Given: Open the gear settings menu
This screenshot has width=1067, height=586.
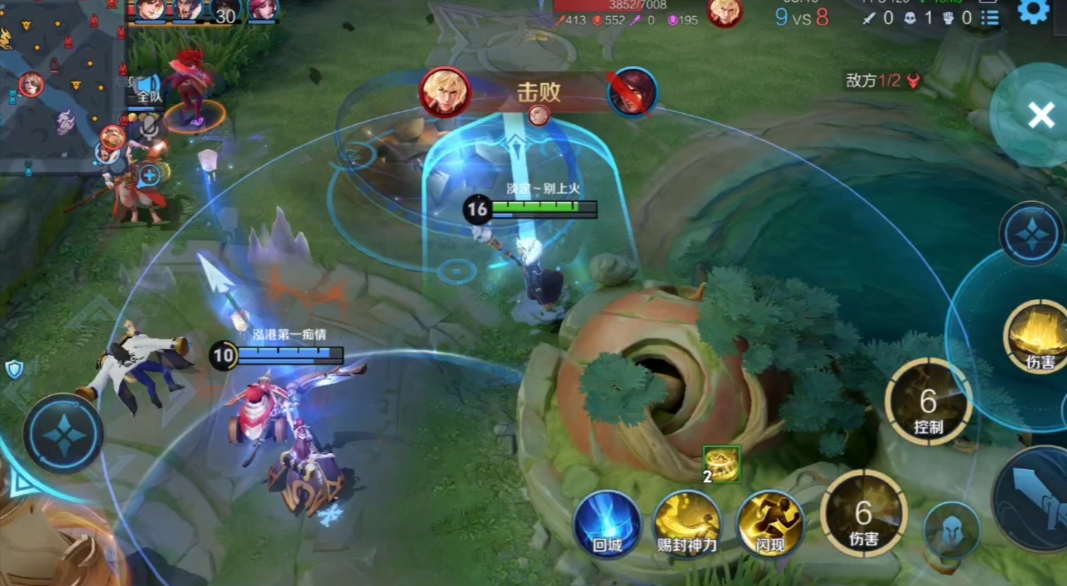Looking at the screenshot, I should 1033,11.
